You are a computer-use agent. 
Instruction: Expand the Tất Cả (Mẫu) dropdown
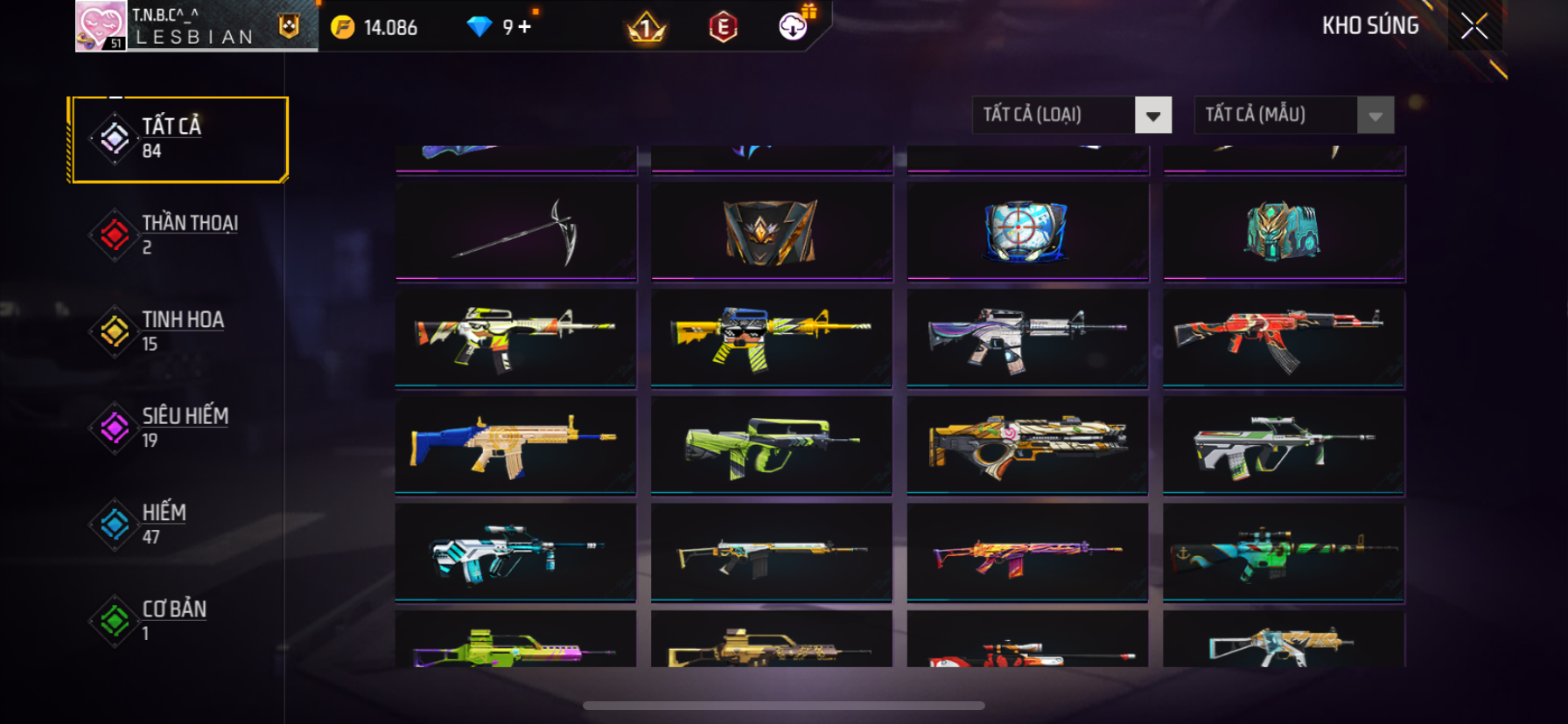(x=1375, y=115)
